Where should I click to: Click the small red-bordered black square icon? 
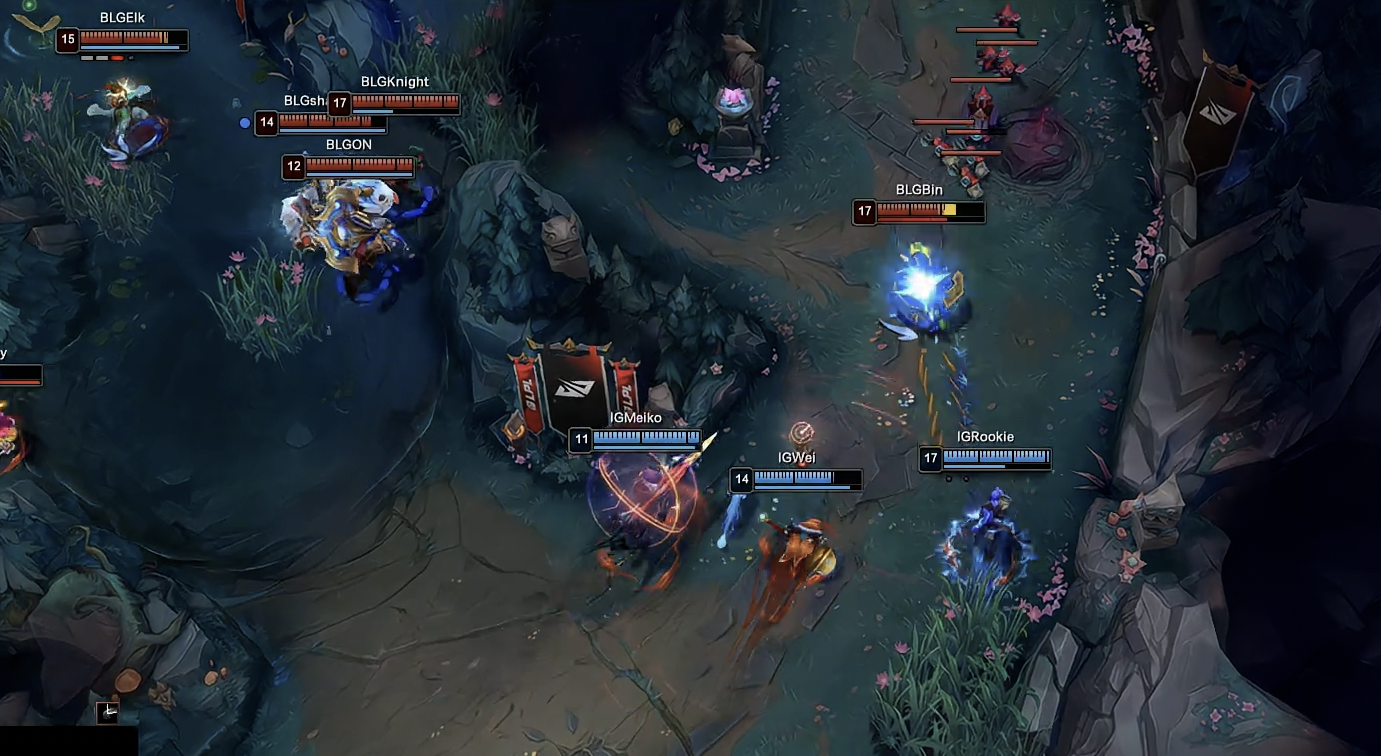pyautogui.click(x=108, y=712)
